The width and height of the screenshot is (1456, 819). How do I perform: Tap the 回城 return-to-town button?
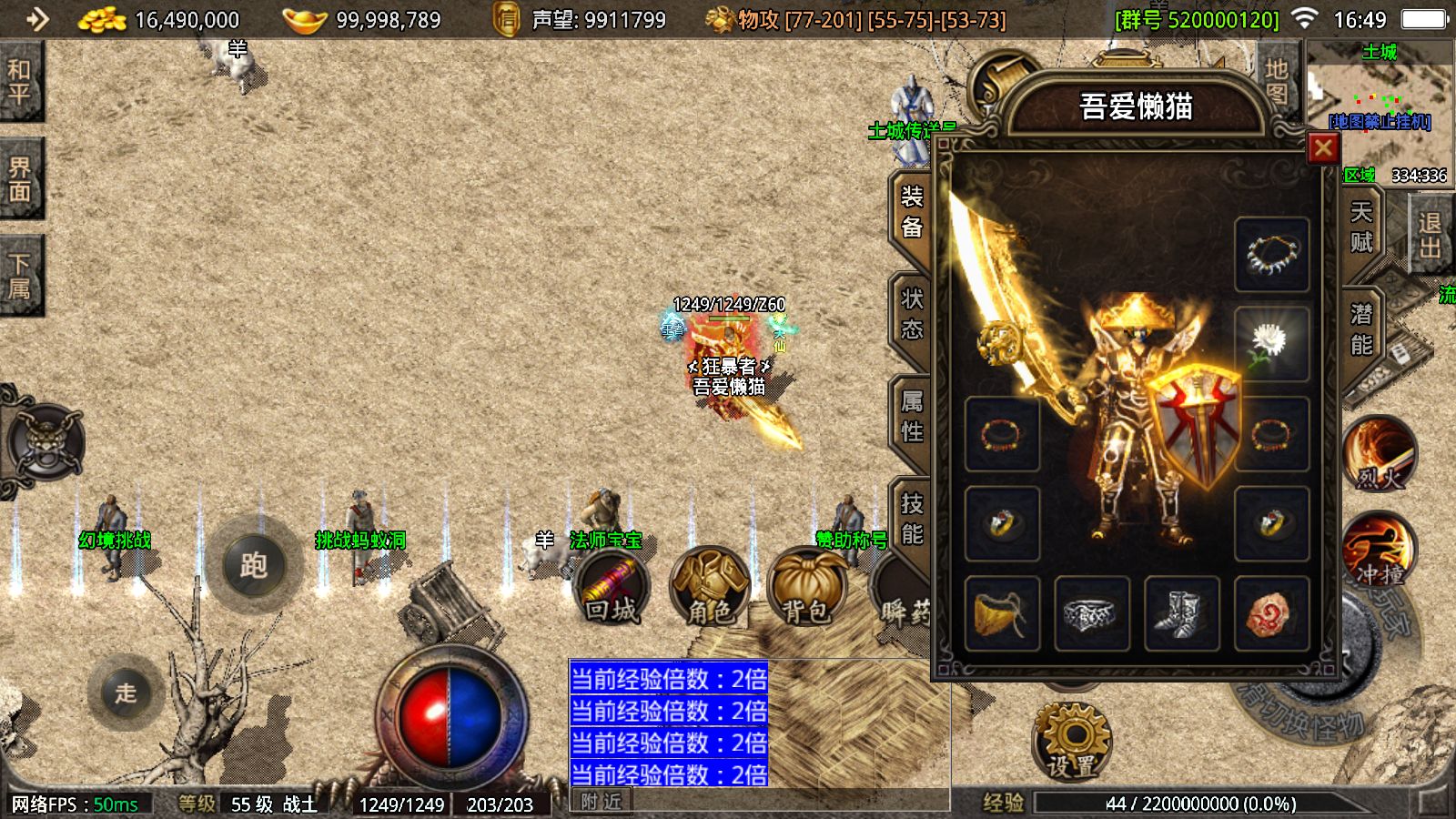(x=612, y=588)
